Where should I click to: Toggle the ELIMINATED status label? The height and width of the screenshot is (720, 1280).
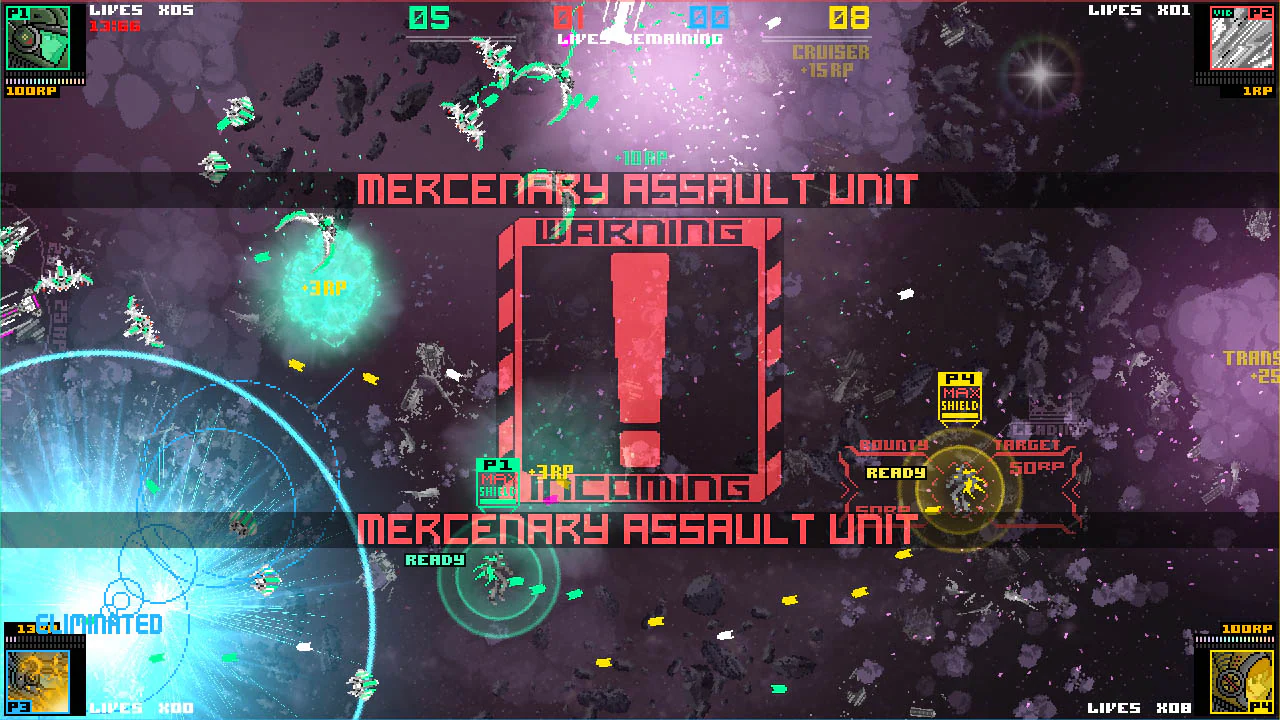pyautogui.click(x=97, y=622)
